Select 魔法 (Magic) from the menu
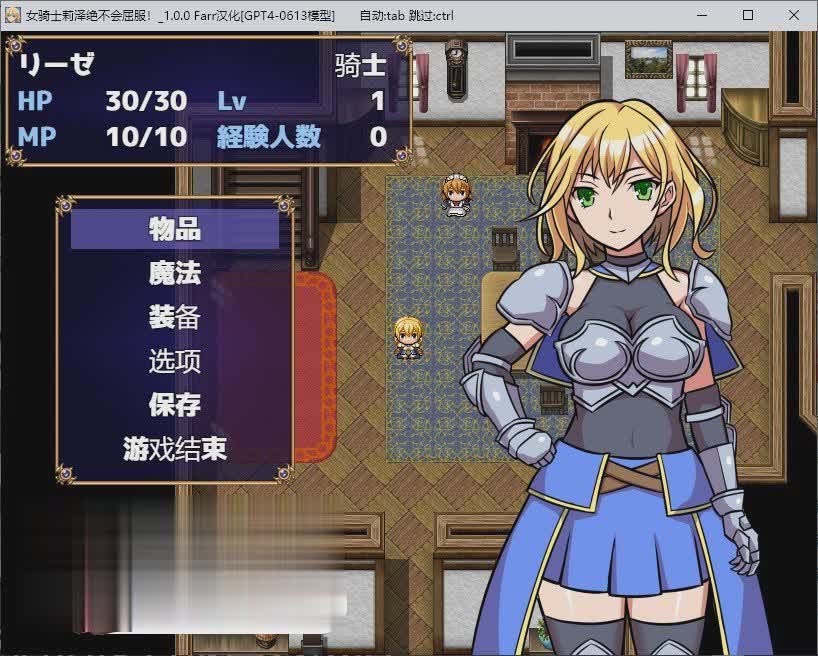The width and height of the screenshot is (818, 656). pos(175,273)
